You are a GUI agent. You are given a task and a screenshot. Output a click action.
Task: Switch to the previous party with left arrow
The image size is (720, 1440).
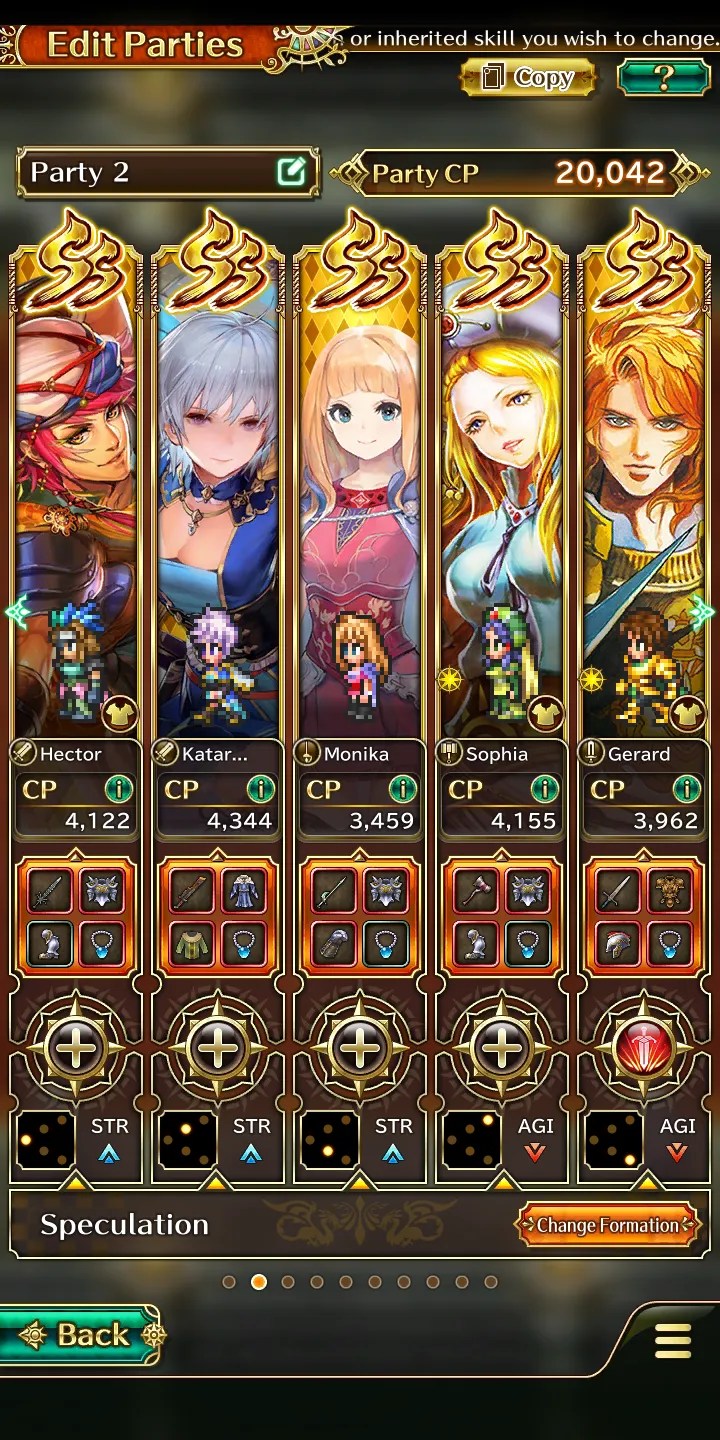[x=15, y=611]
